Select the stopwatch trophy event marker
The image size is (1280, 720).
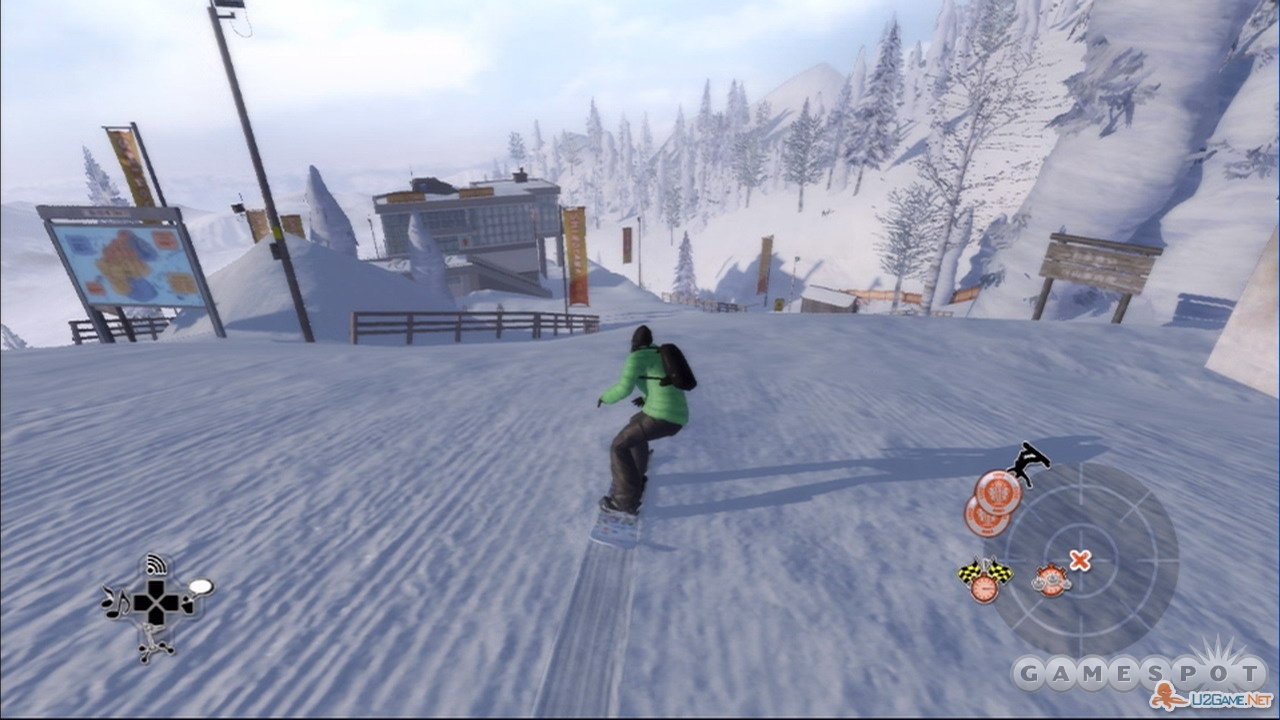[1050, 579]
